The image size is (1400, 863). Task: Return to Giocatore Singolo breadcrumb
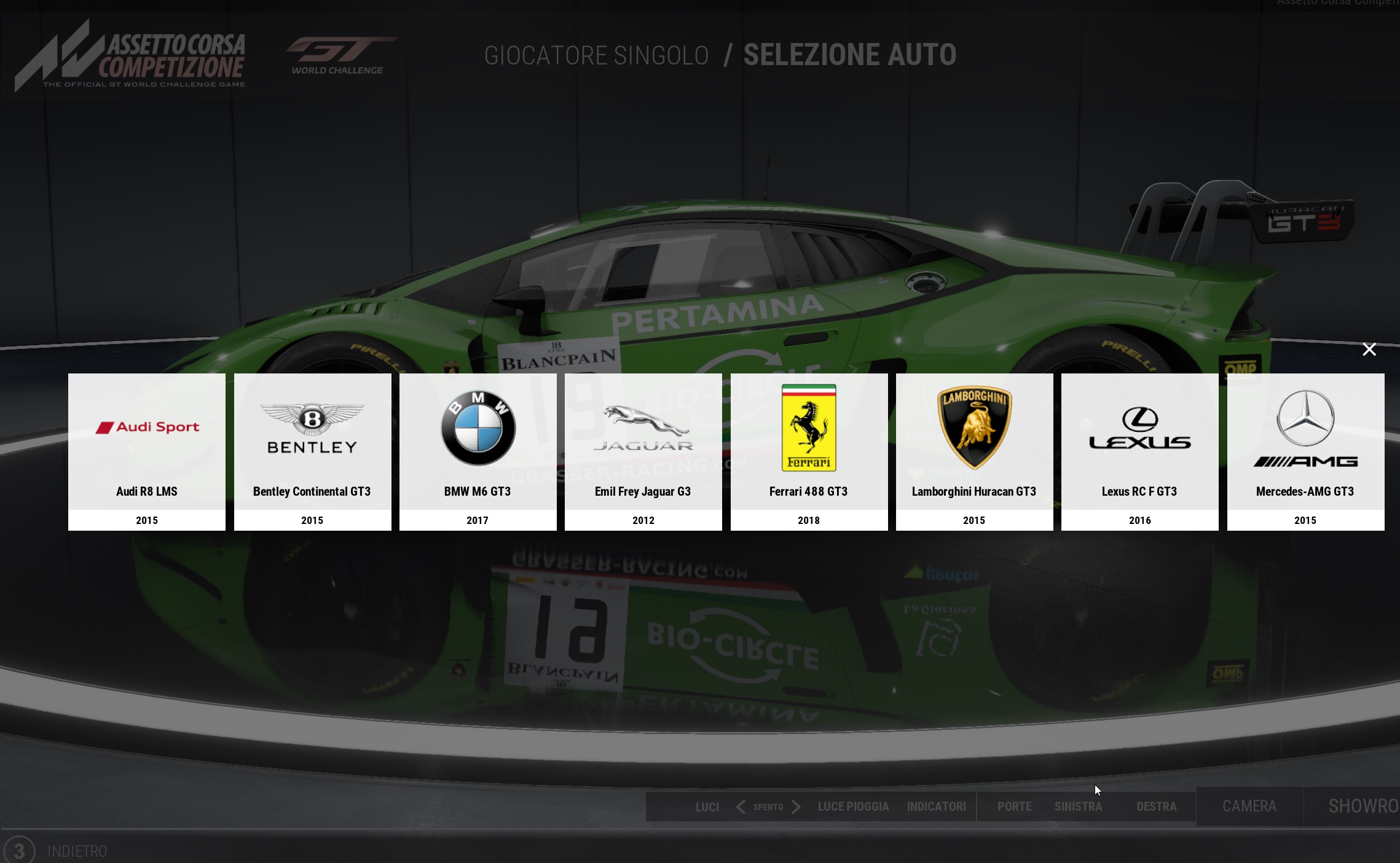(596, 56)
